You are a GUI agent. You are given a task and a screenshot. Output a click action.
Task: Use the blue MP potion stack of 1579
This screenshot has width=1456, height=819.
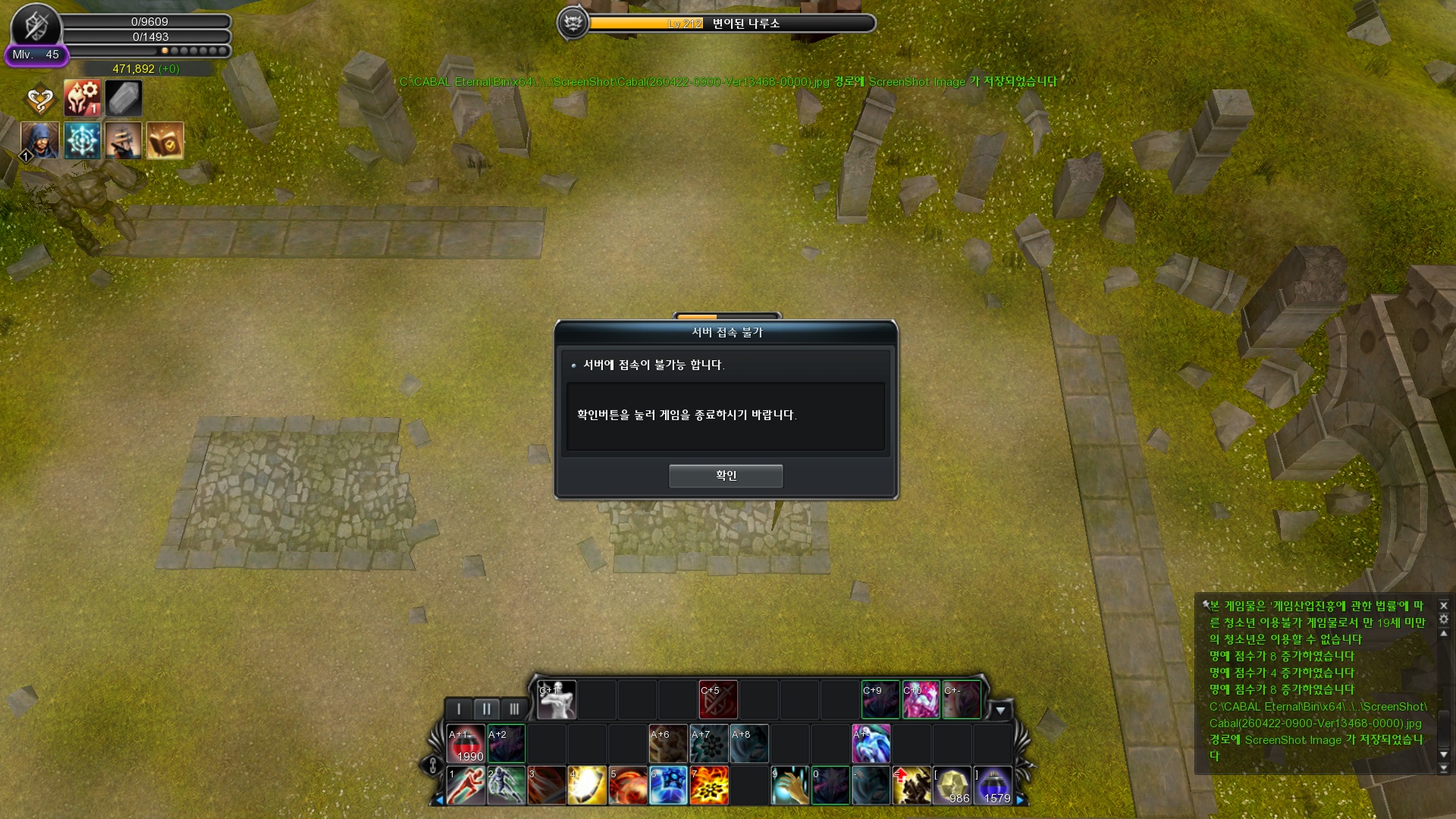993,785
